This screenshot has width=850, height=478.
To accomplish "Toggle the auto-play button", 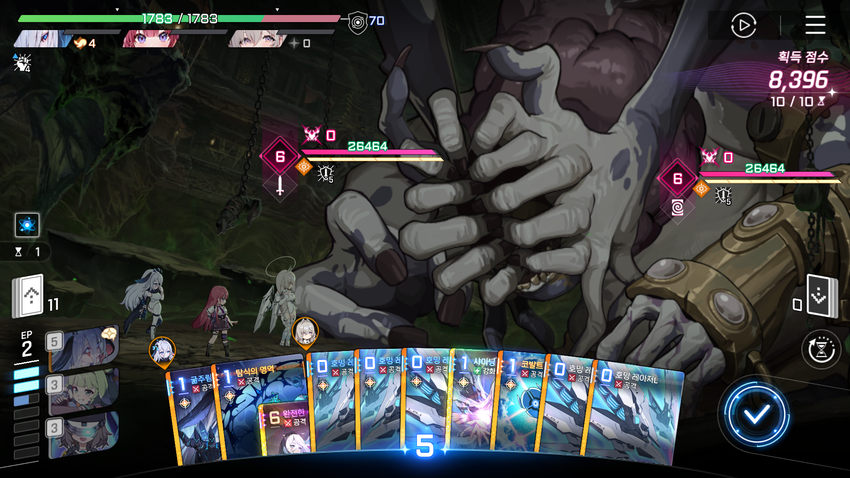I will pos(743,25).
